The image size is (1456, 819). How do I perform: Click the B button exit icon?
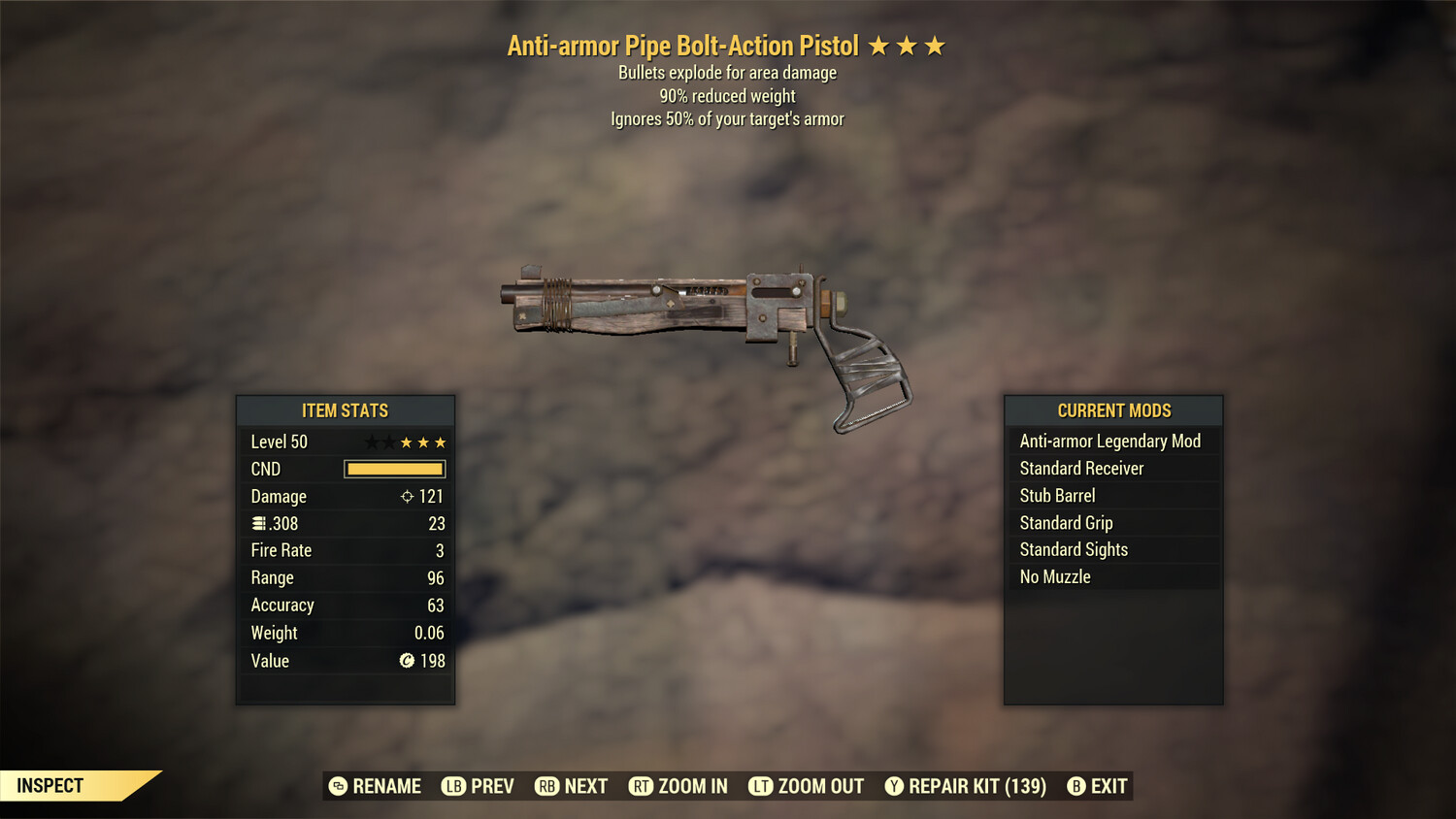1075,786
